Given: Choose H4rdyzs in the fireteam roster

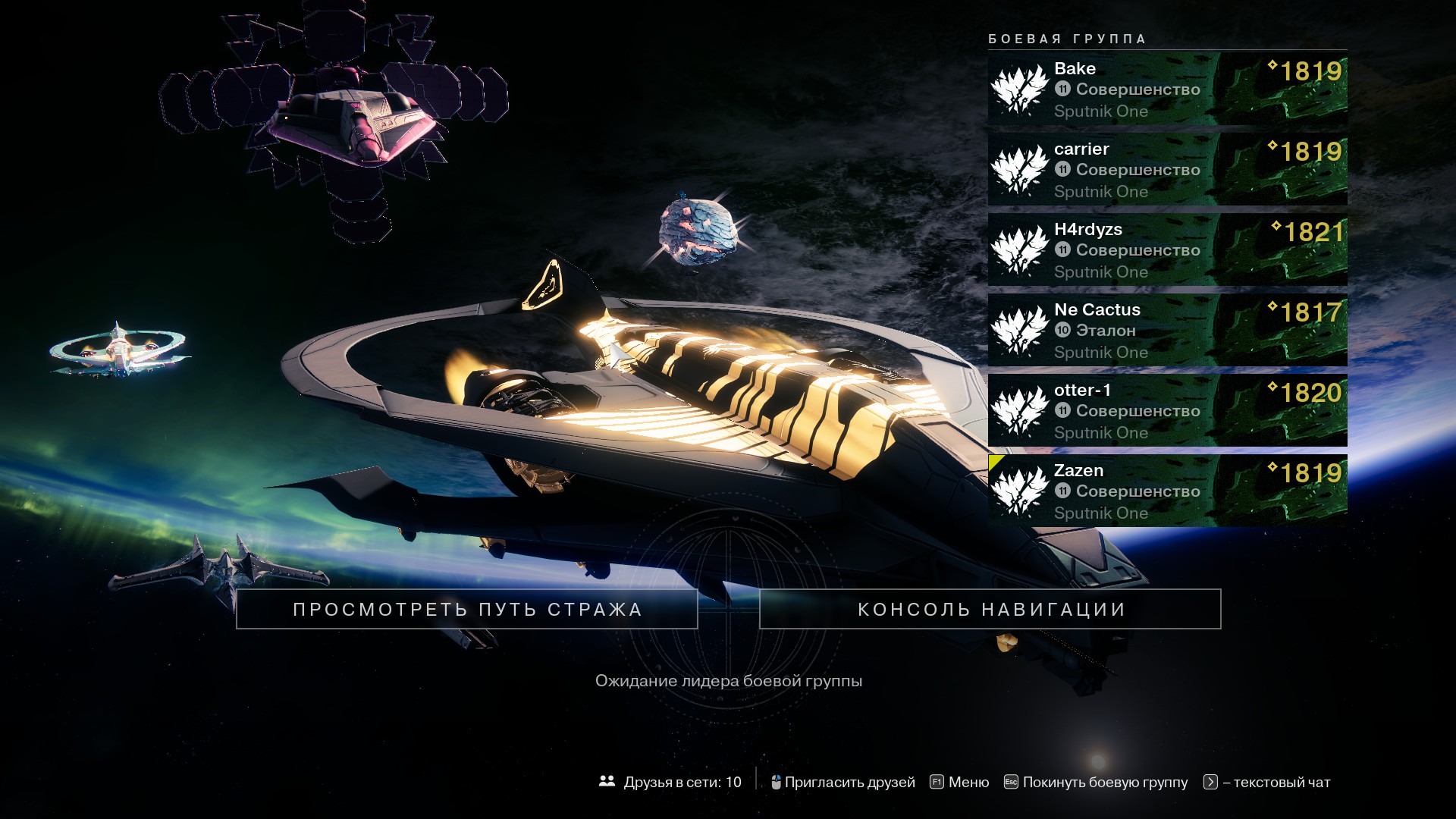Looking at the screenshot, I should [x=1167, y=249].
